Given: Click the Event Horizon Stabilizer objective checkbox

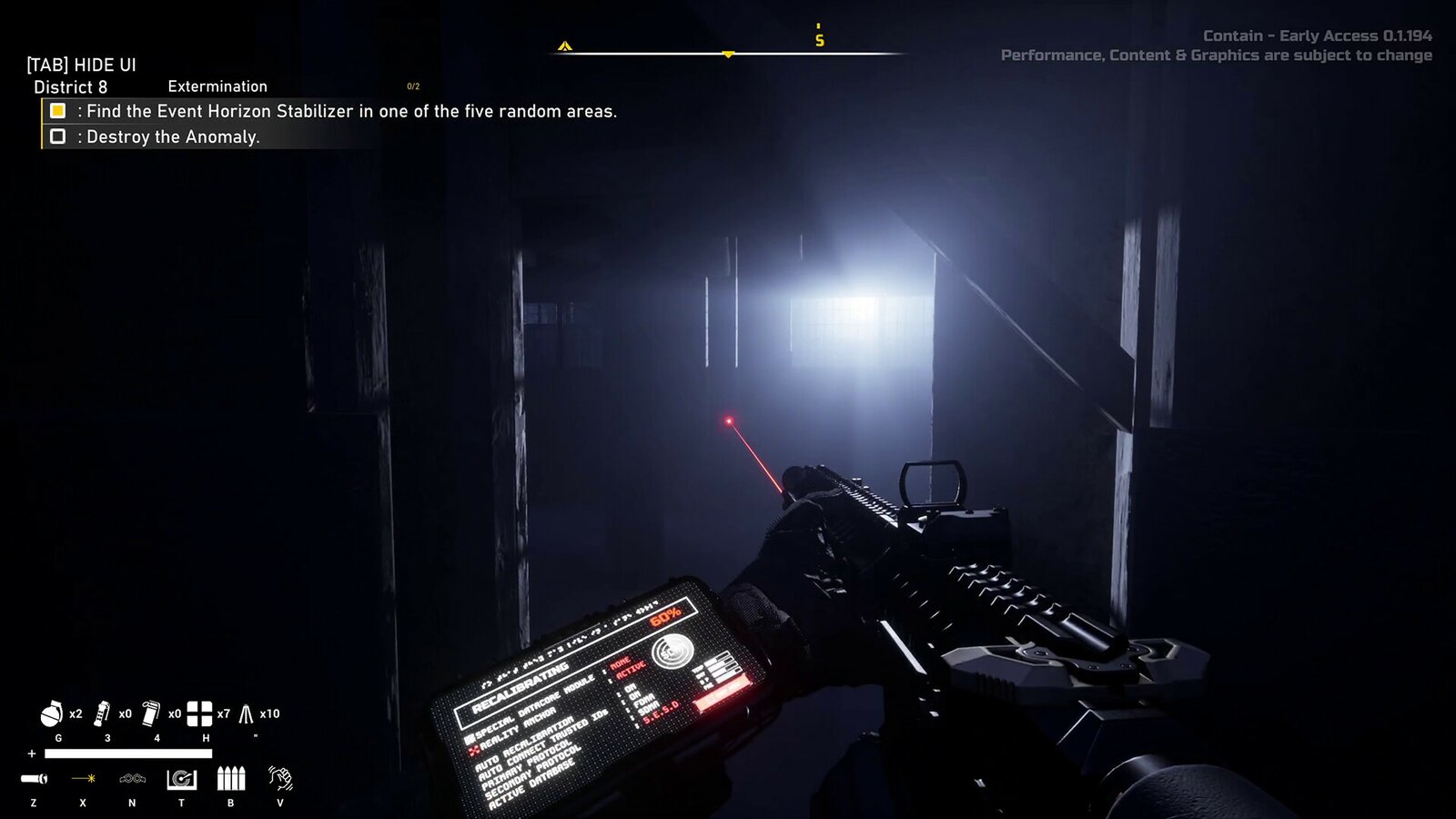Looking at the screenshot, I should coord(57,111).
